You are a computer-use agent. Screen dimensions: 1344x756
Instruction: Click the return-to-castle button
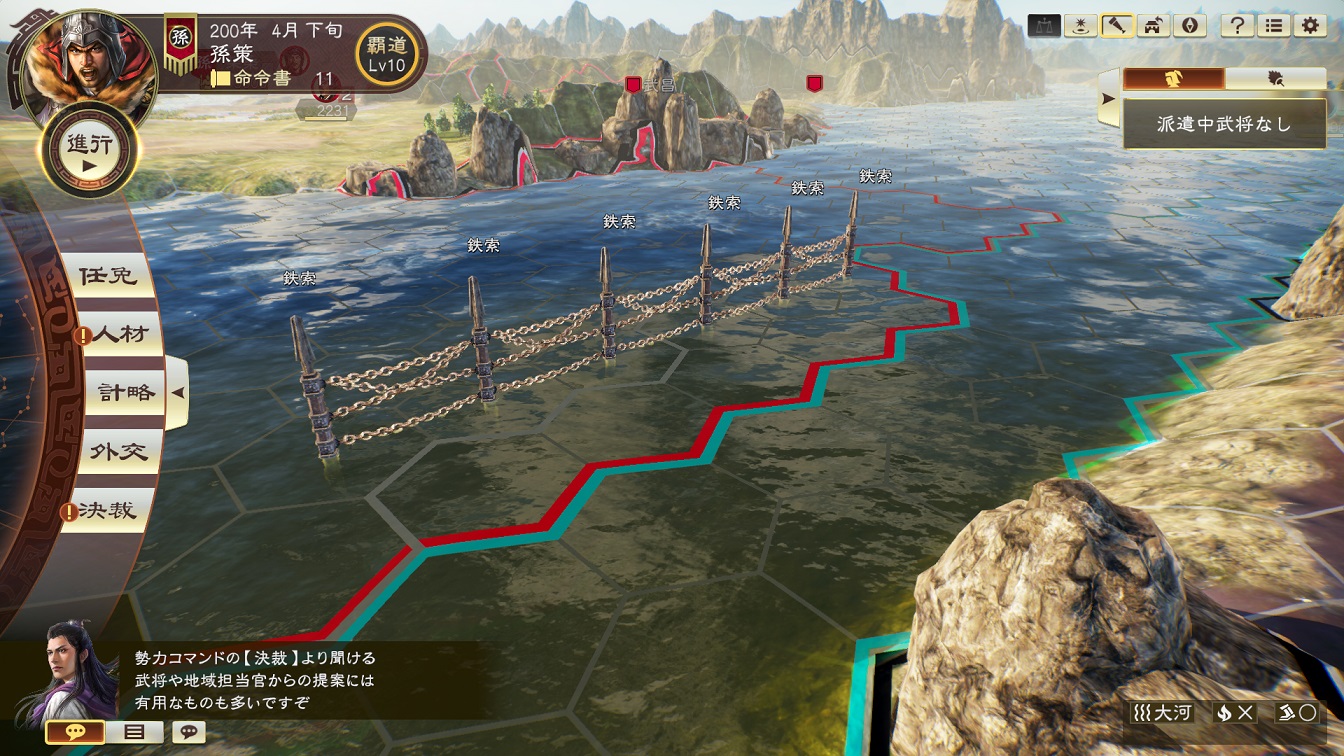1153,26
